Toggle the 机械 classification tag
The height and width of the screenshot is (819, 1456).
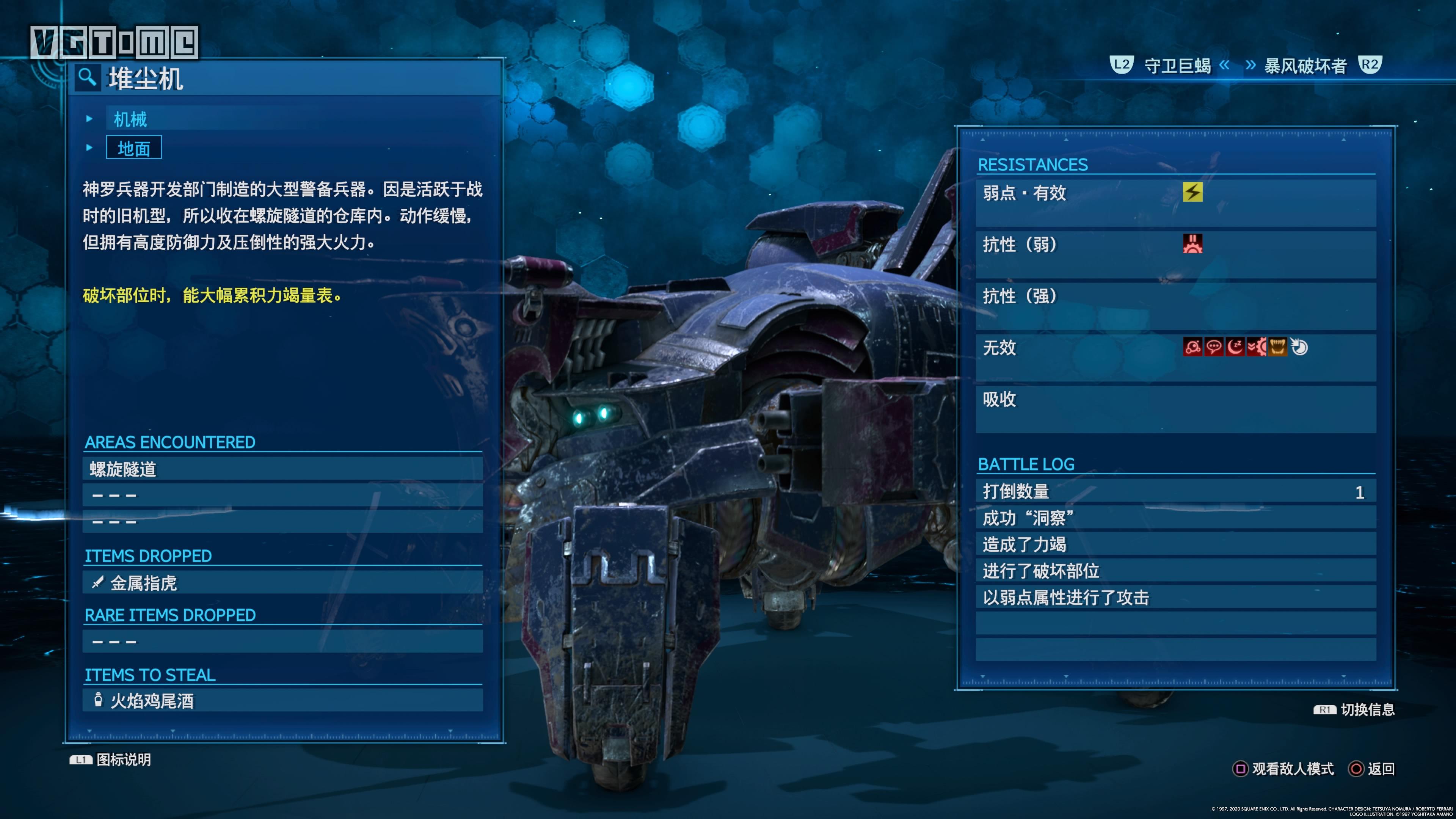tap(130, 119)
